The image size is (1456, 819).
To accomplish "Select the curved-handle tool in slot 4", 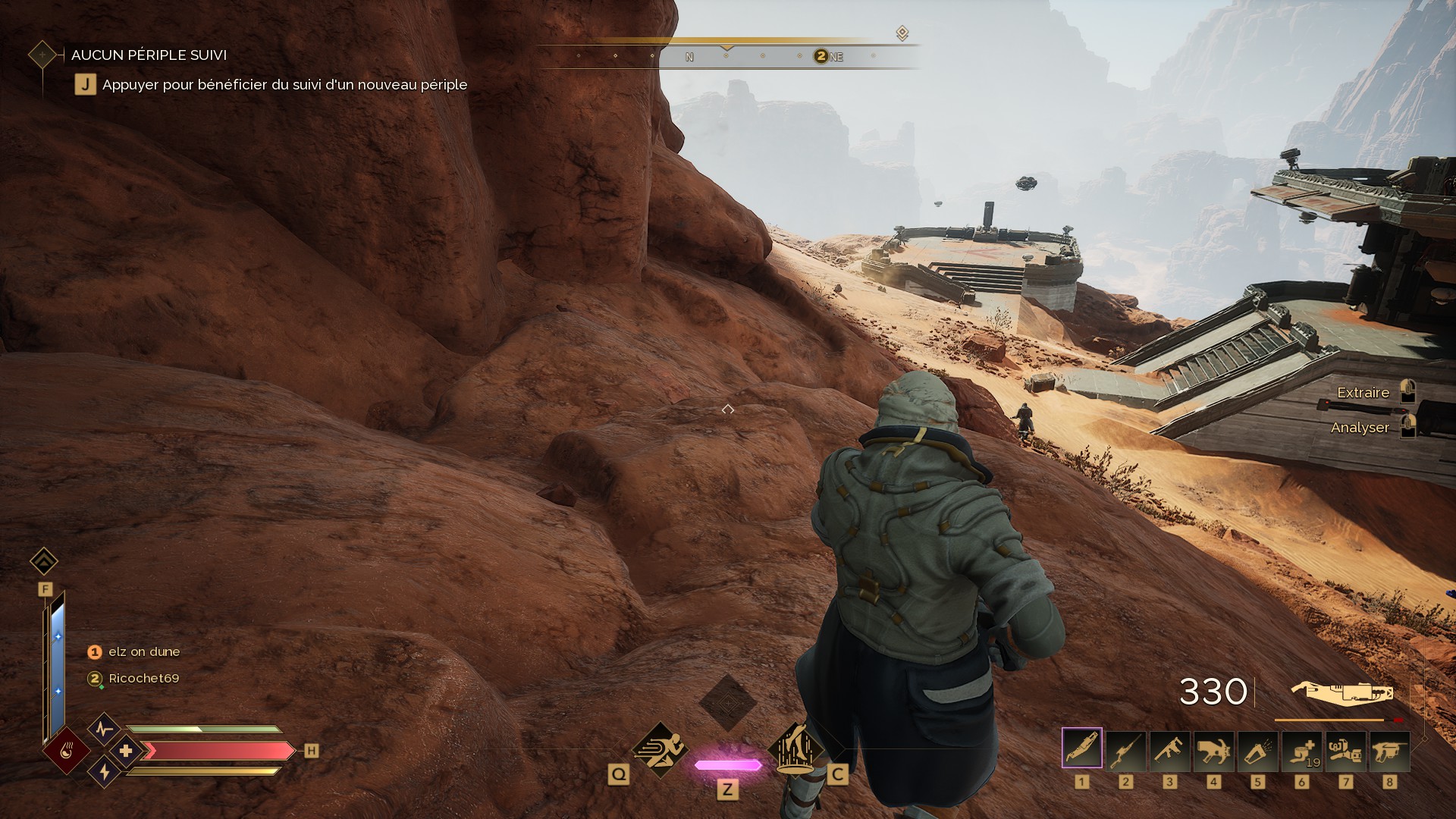I will click(1213, 748).
